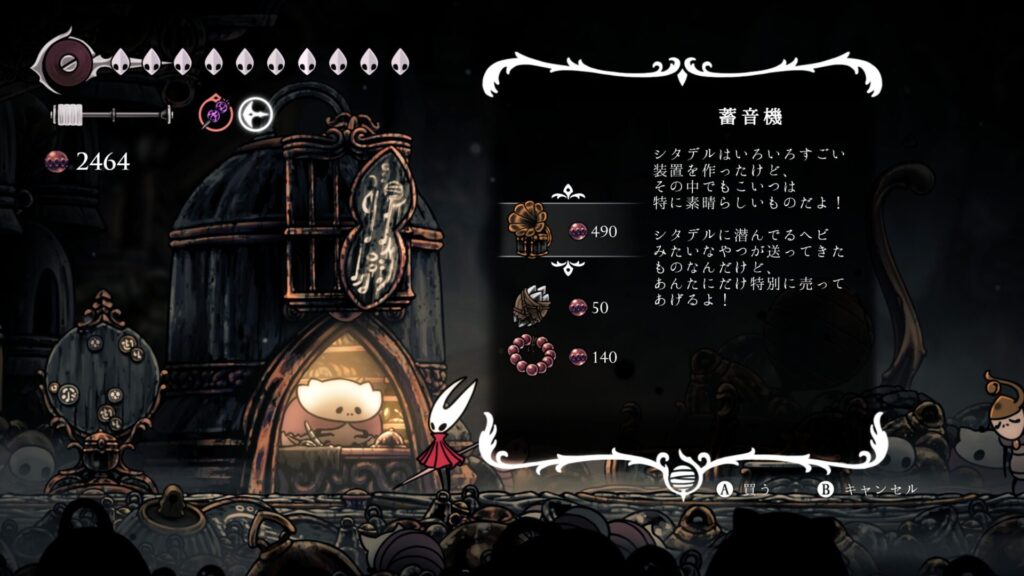Choose the shard bundle costing 50 rosaries
1024x576 pixels.
tap(532, 306)
